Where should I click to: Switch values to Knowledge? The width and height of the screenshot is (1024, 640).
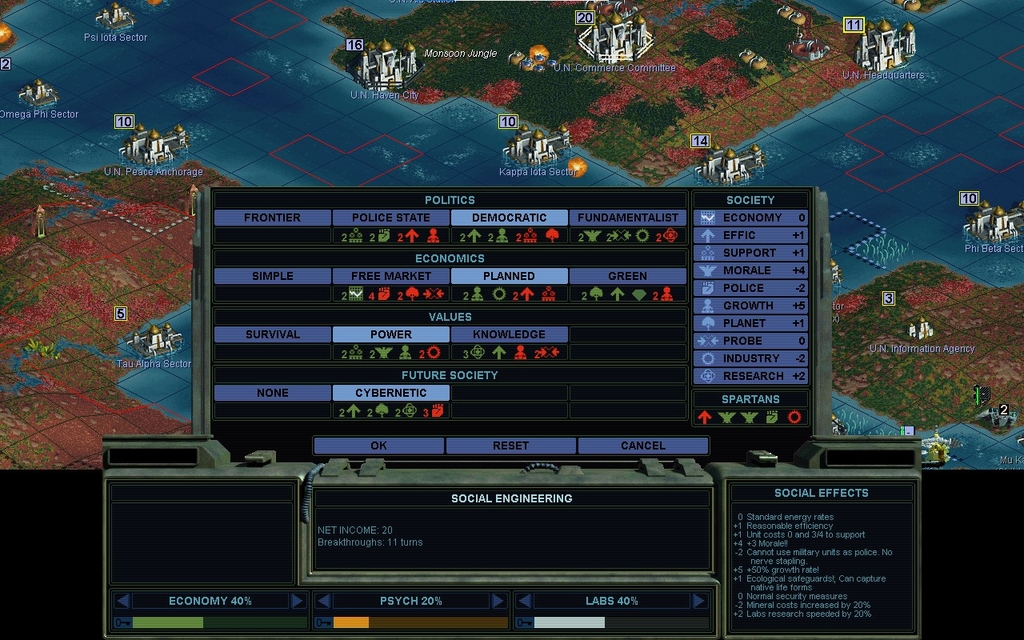509,335
